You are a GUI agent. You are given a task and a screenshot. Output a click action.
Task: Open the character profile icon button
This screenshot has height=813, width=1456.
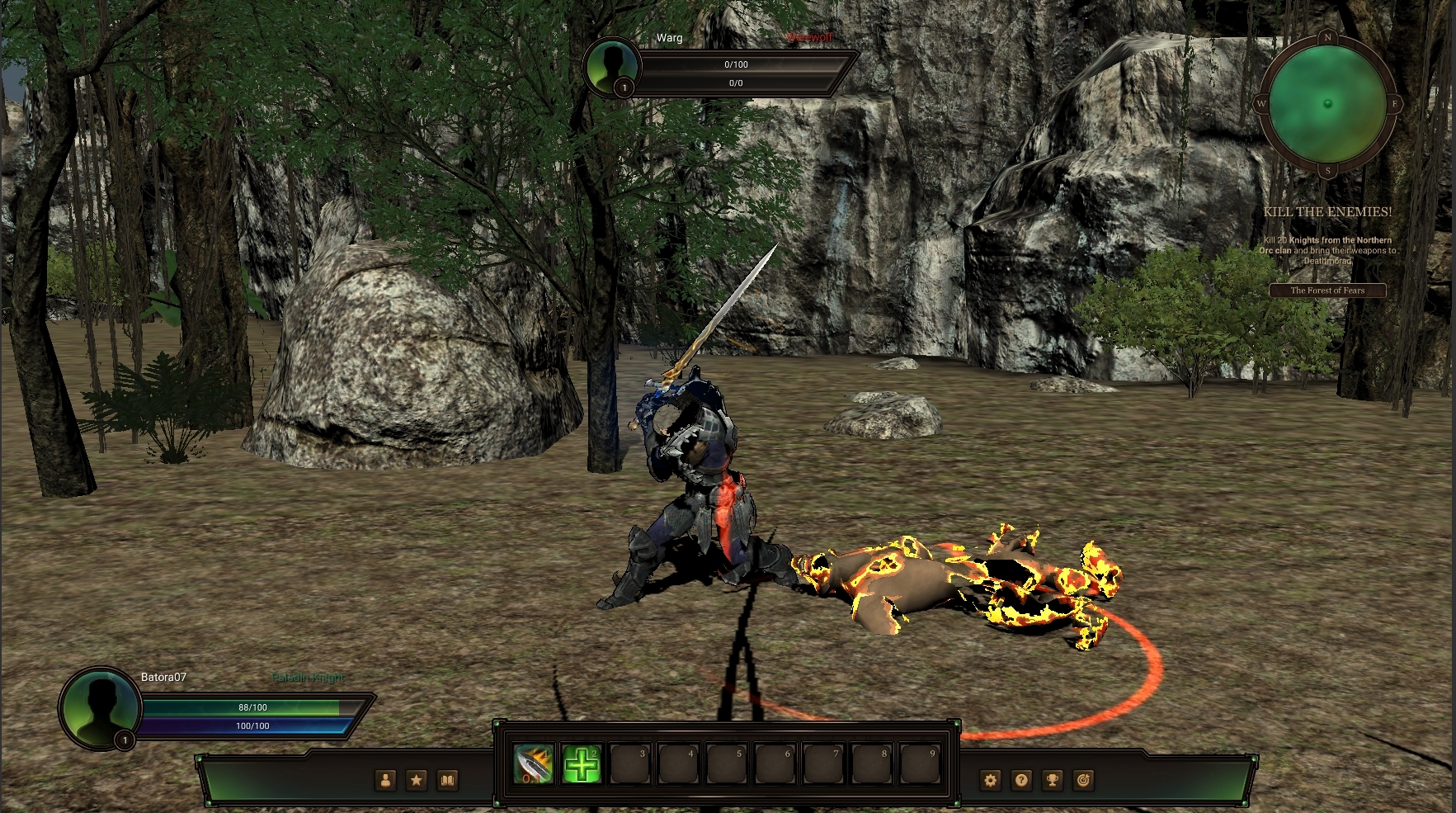[385, 780]
